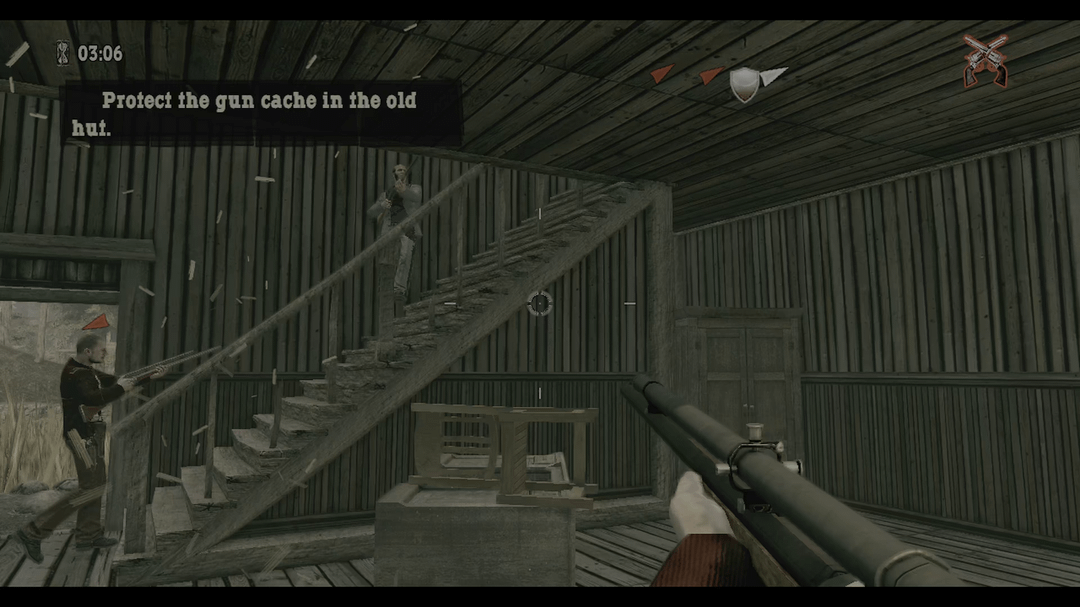Open the gun cache objective message
The image size is (1080, 607).
(x=262, y=113)
